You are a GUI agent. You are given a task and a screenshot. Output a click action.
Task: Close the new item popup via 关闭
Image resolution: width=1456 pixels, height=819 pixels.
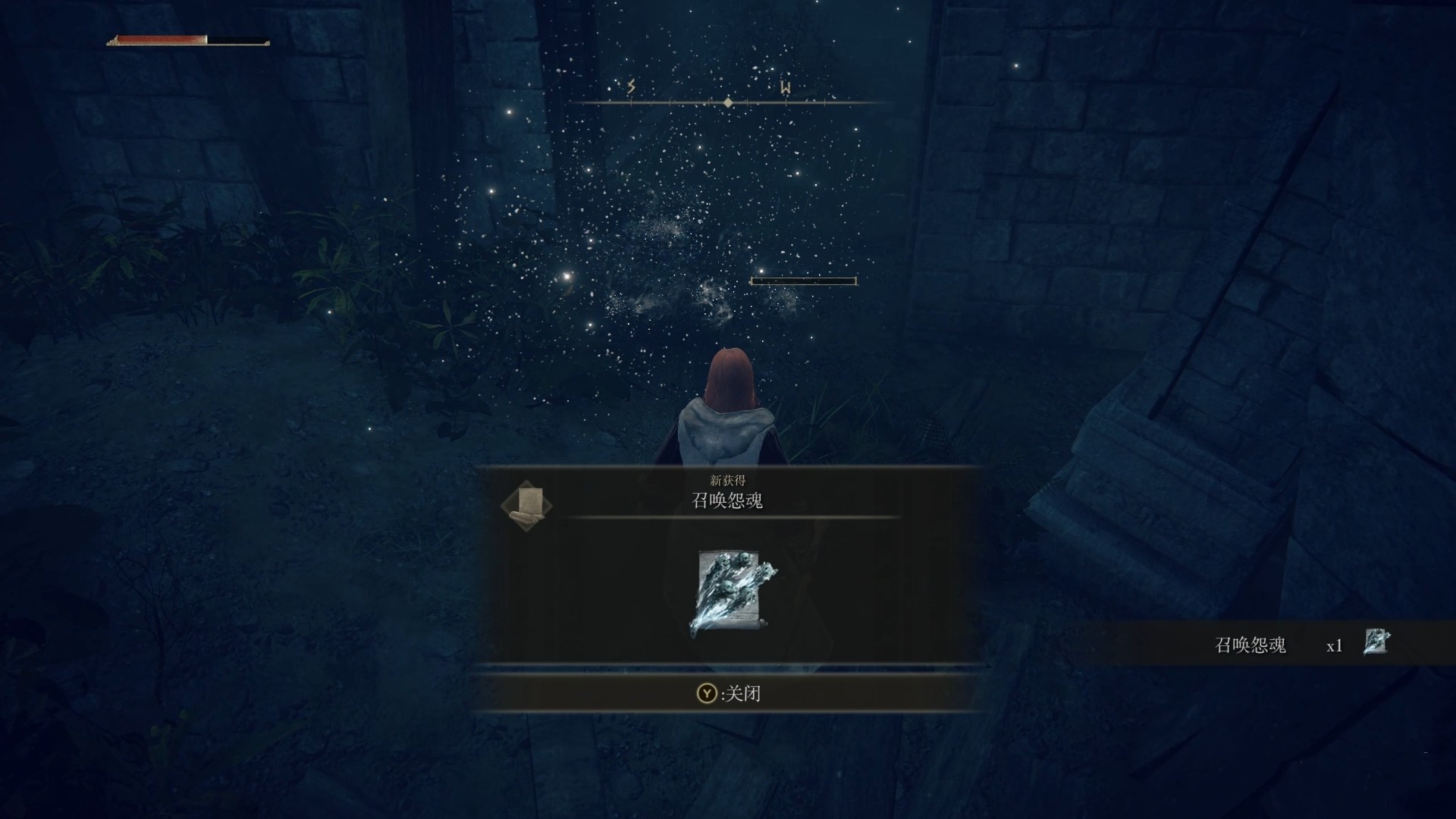(x=729, y=693)
